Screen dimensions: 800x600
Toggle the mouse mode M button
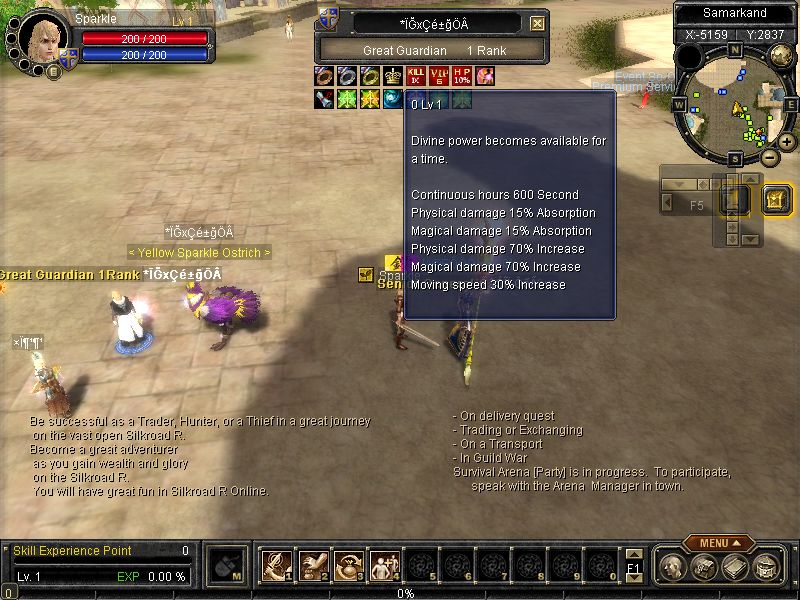click(x=228, y=566)
